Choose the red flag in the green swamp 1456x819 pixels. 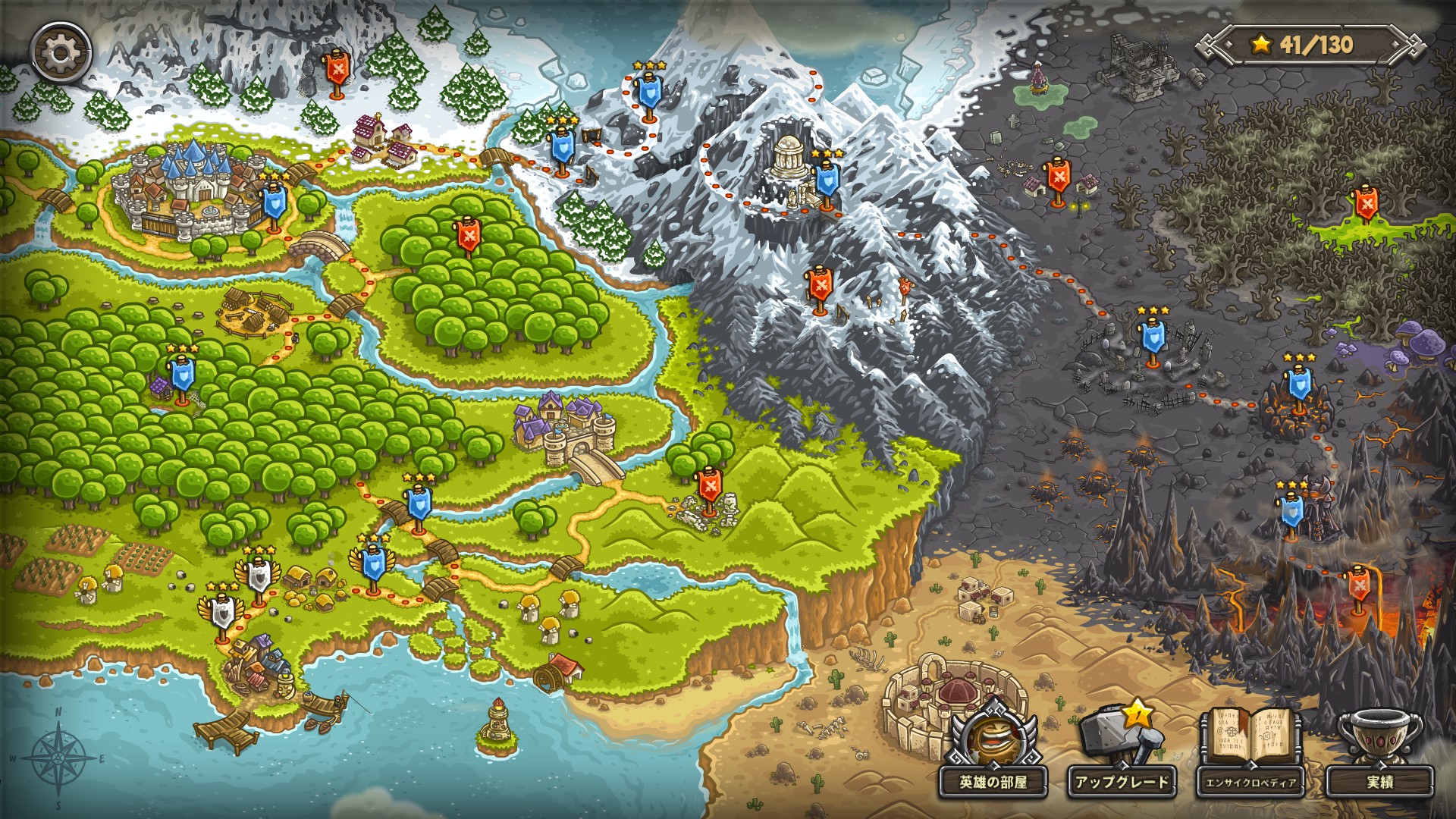point(1366,202)
